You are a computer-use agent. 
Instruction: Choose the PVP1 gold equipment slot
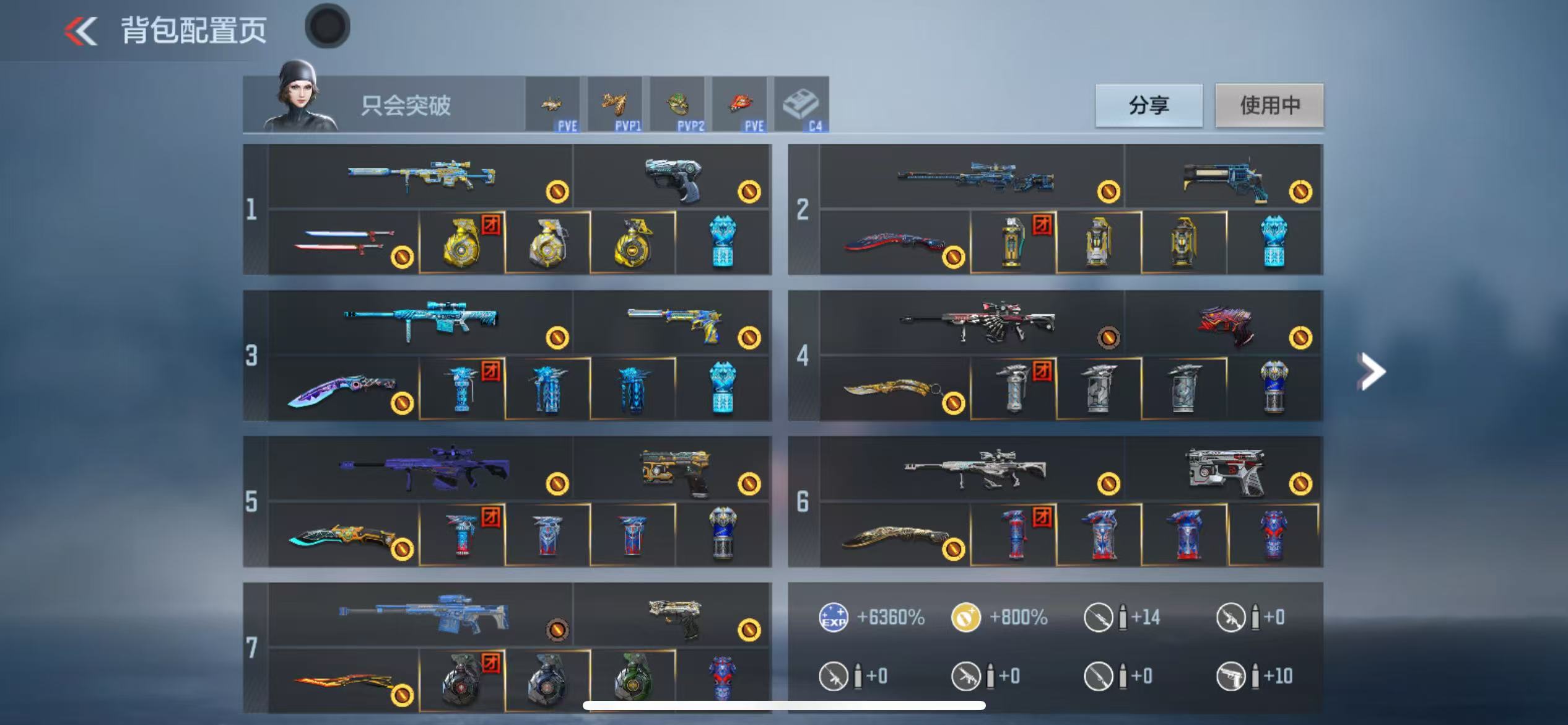(615, 105)
